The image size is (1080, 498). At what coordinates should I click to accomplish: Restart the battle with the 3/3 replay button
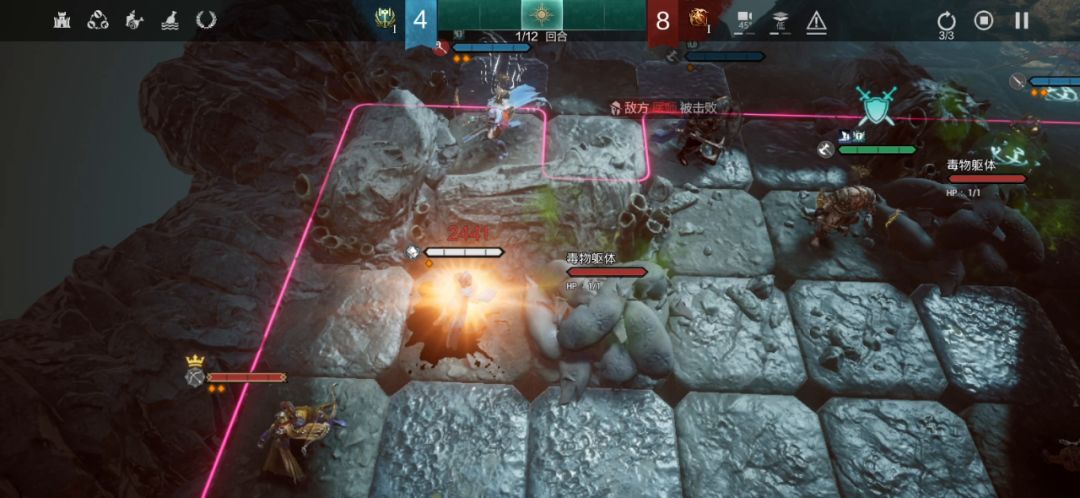(x=946, y=21)
